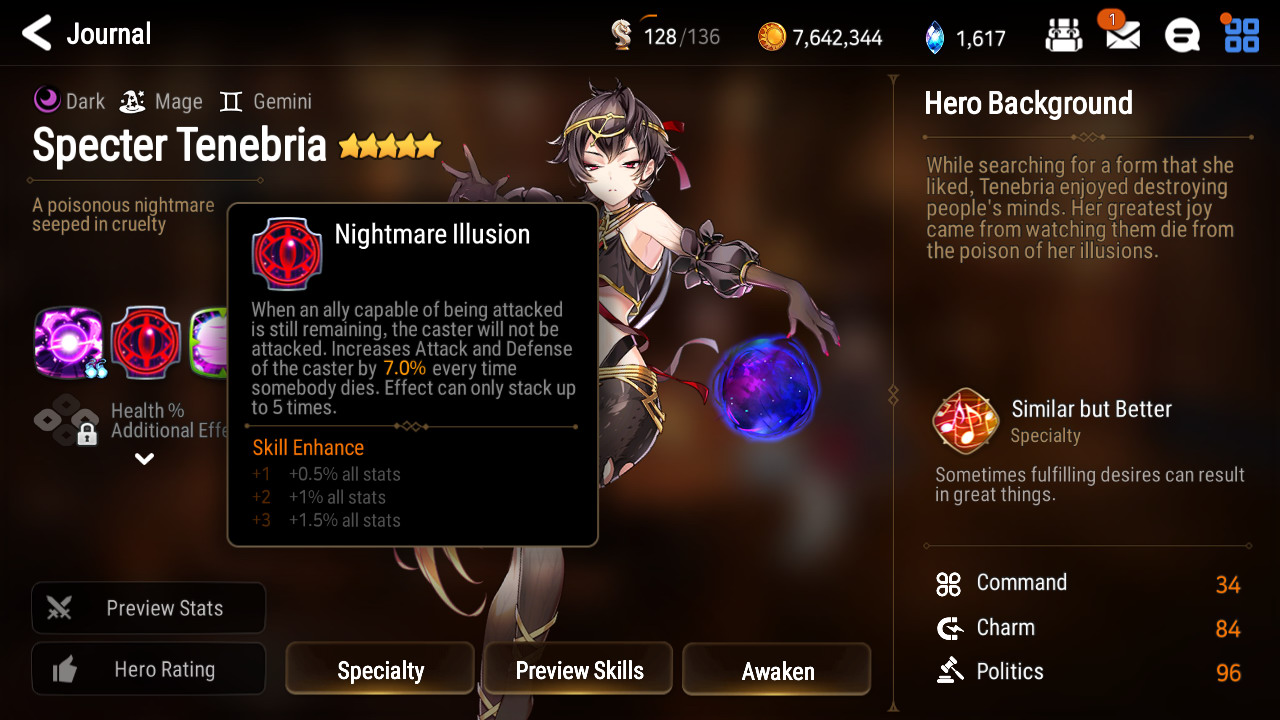
Task: Select the red Nightmare Illusion skill icon
Action: click(145, 343)
